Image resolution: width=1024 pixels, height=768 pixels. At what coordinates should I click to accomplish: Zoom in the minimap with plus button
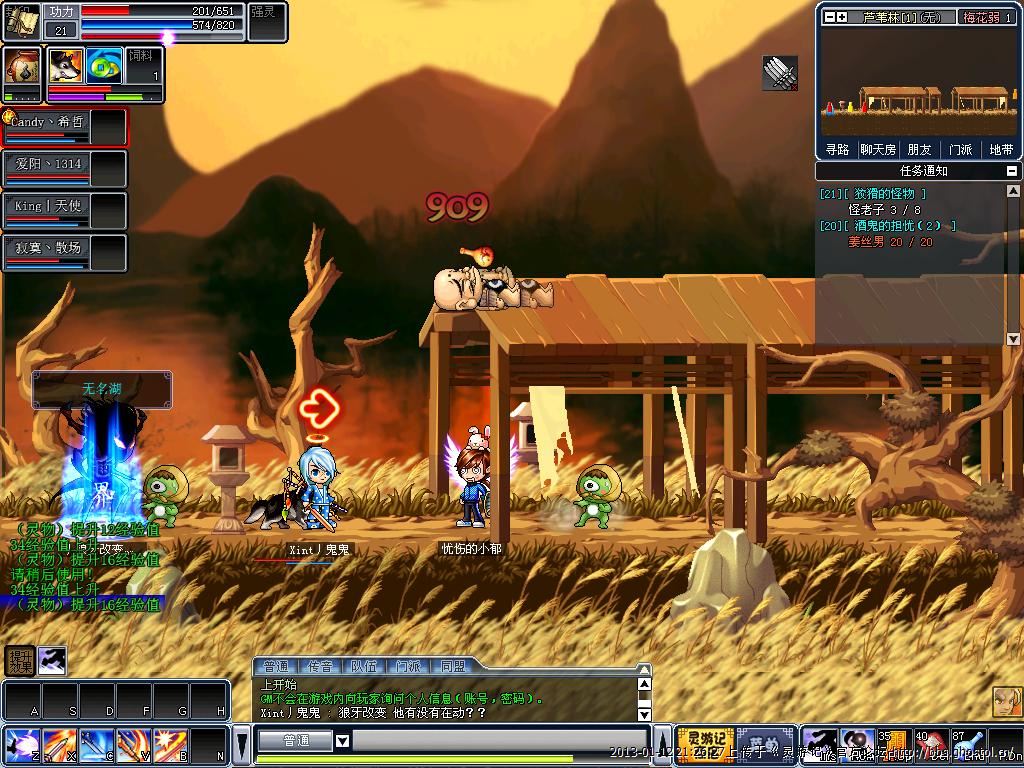842,17
